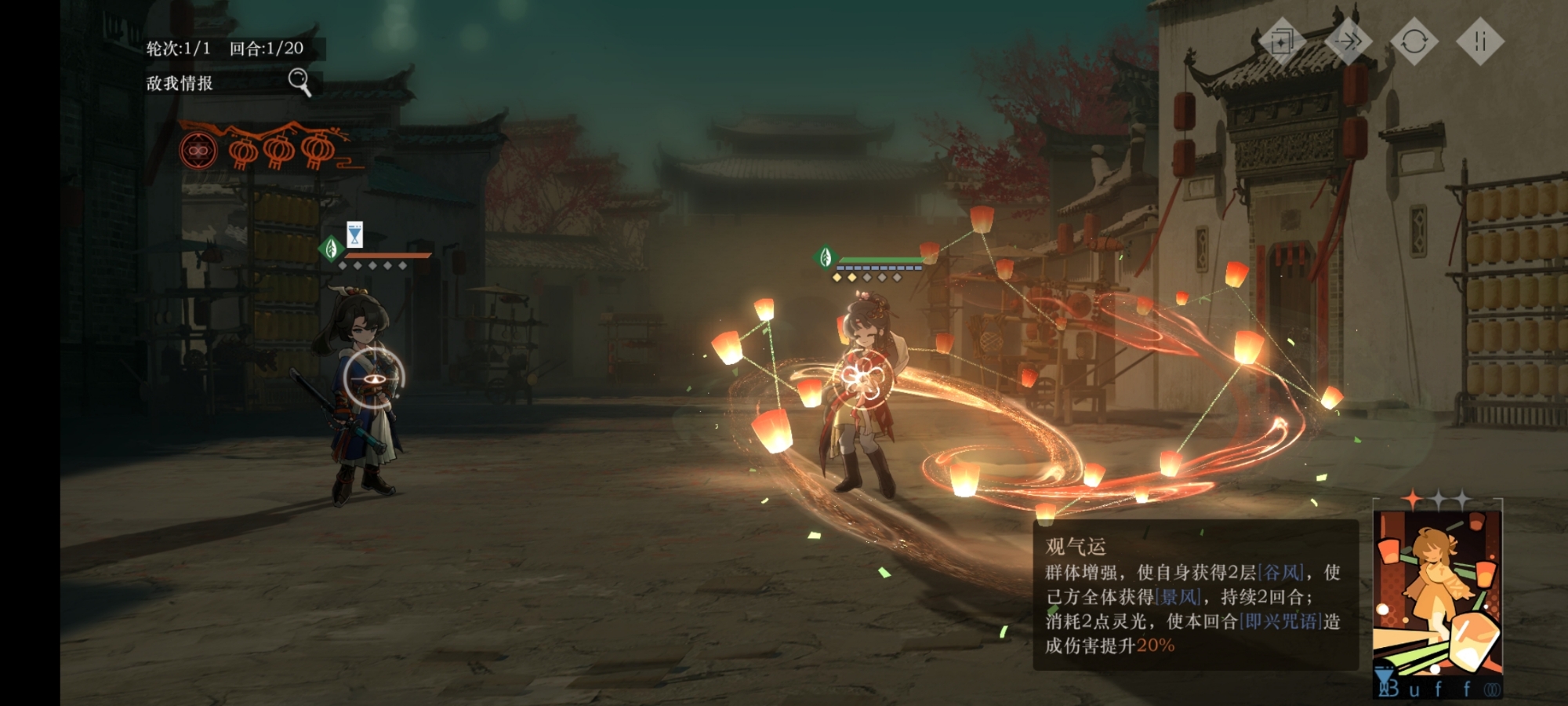Viewport: 1568px width, 706px height.
Task: Open the card deck view button
Action: 1283,41
